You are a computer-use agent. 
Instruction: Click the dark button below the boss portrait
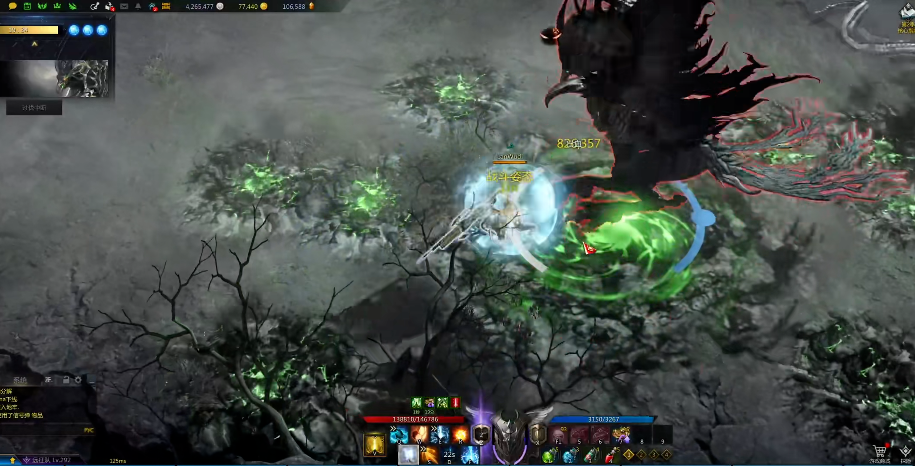click(x=34, y=107)
